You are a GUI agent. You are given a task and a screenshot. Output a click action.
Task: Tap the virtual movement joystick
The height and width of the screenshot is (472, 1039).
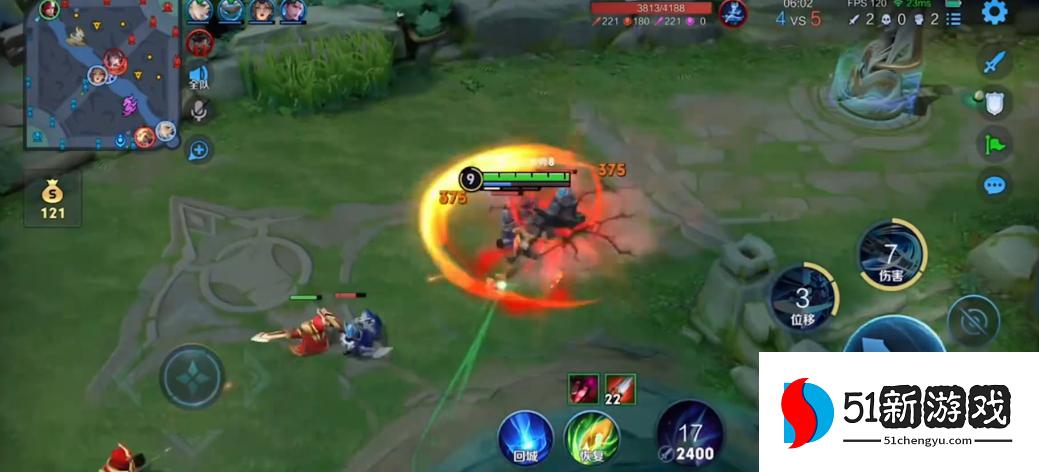[x=191, y=377]
